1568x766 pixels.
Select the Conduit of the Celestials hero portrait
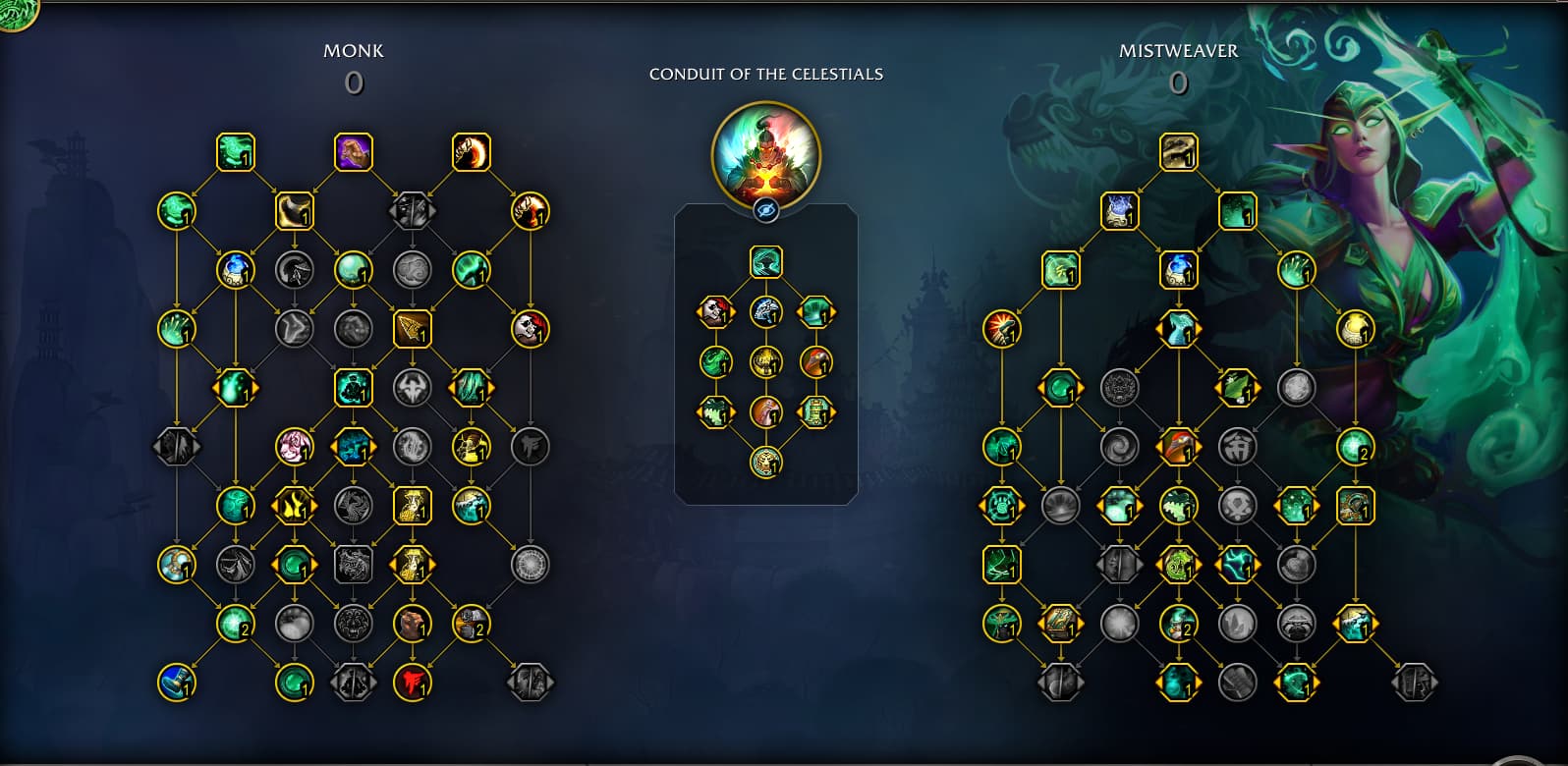pyautogui.click(x=765, y=154)
